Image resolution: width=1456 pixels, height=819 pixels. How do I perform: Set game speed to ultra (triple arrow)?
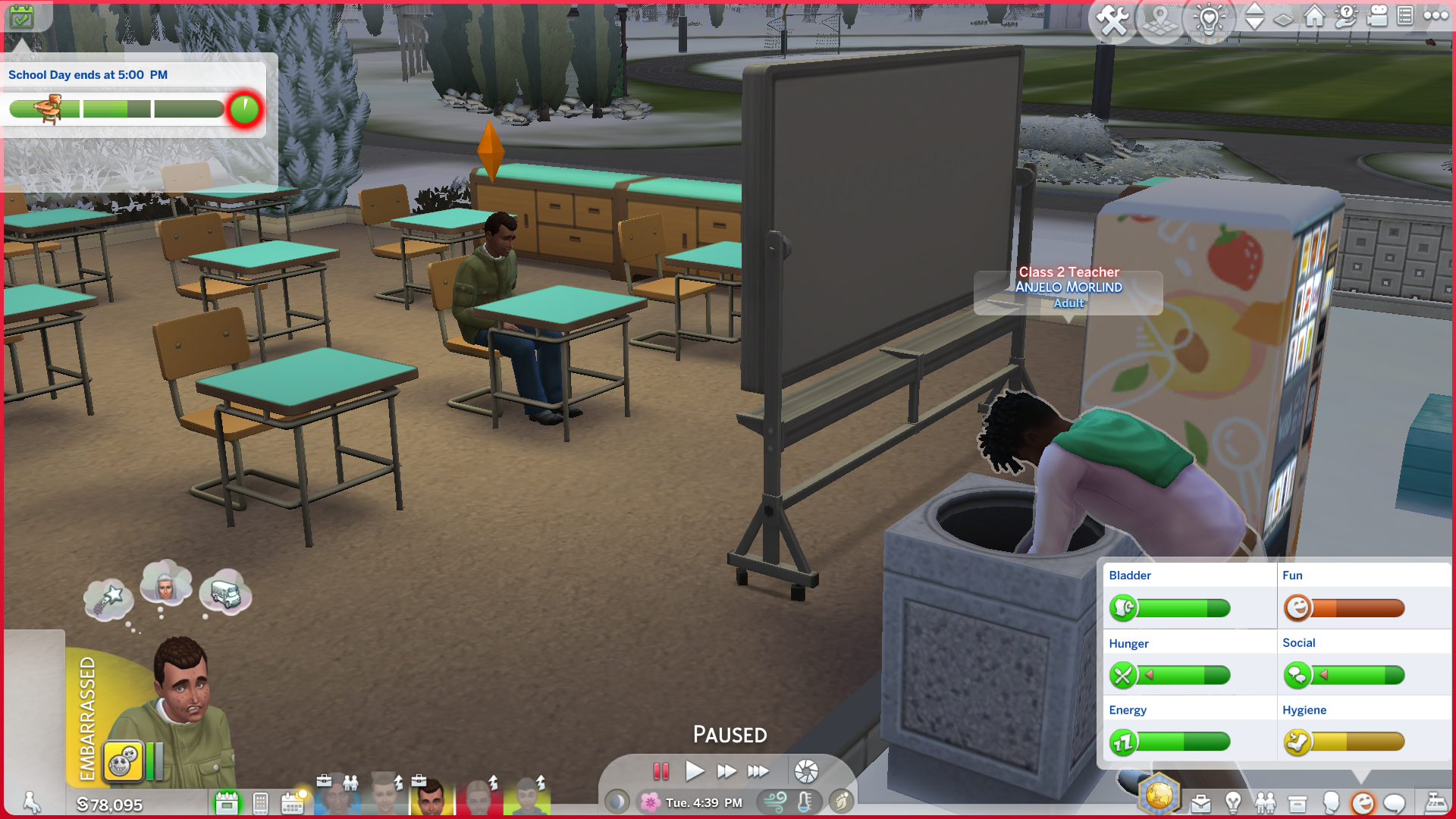(758, 771)
